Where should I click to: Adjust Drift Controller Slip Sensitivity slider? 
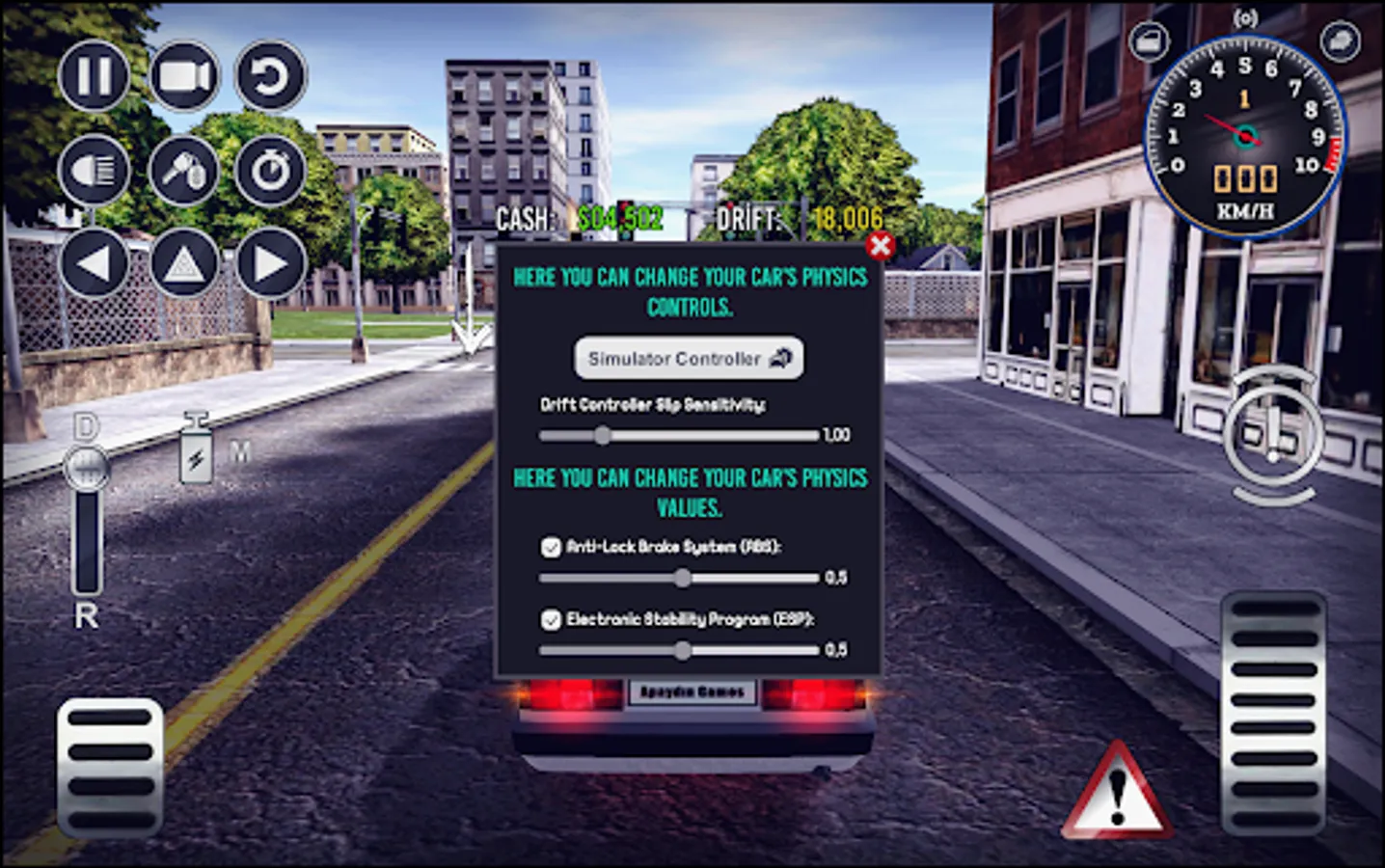[x=604, y=436]
